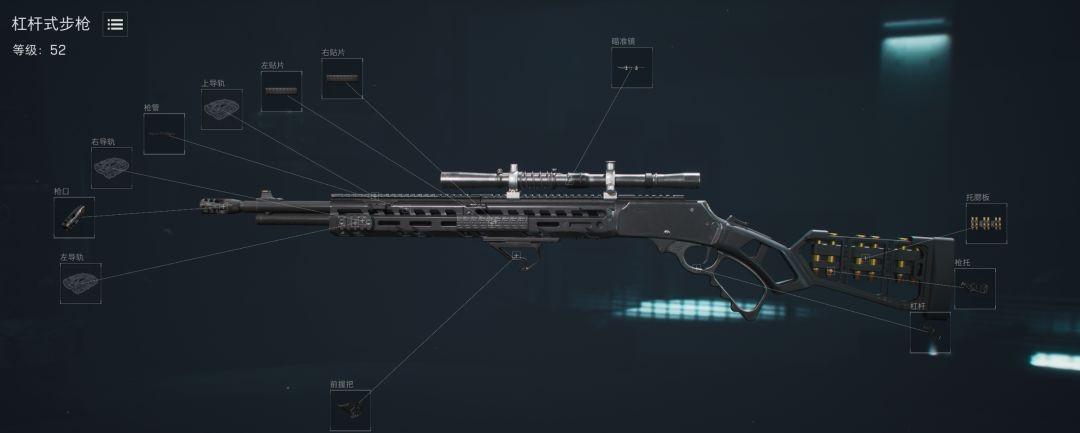Click the 杠杆 lever slot

point(930,332)
